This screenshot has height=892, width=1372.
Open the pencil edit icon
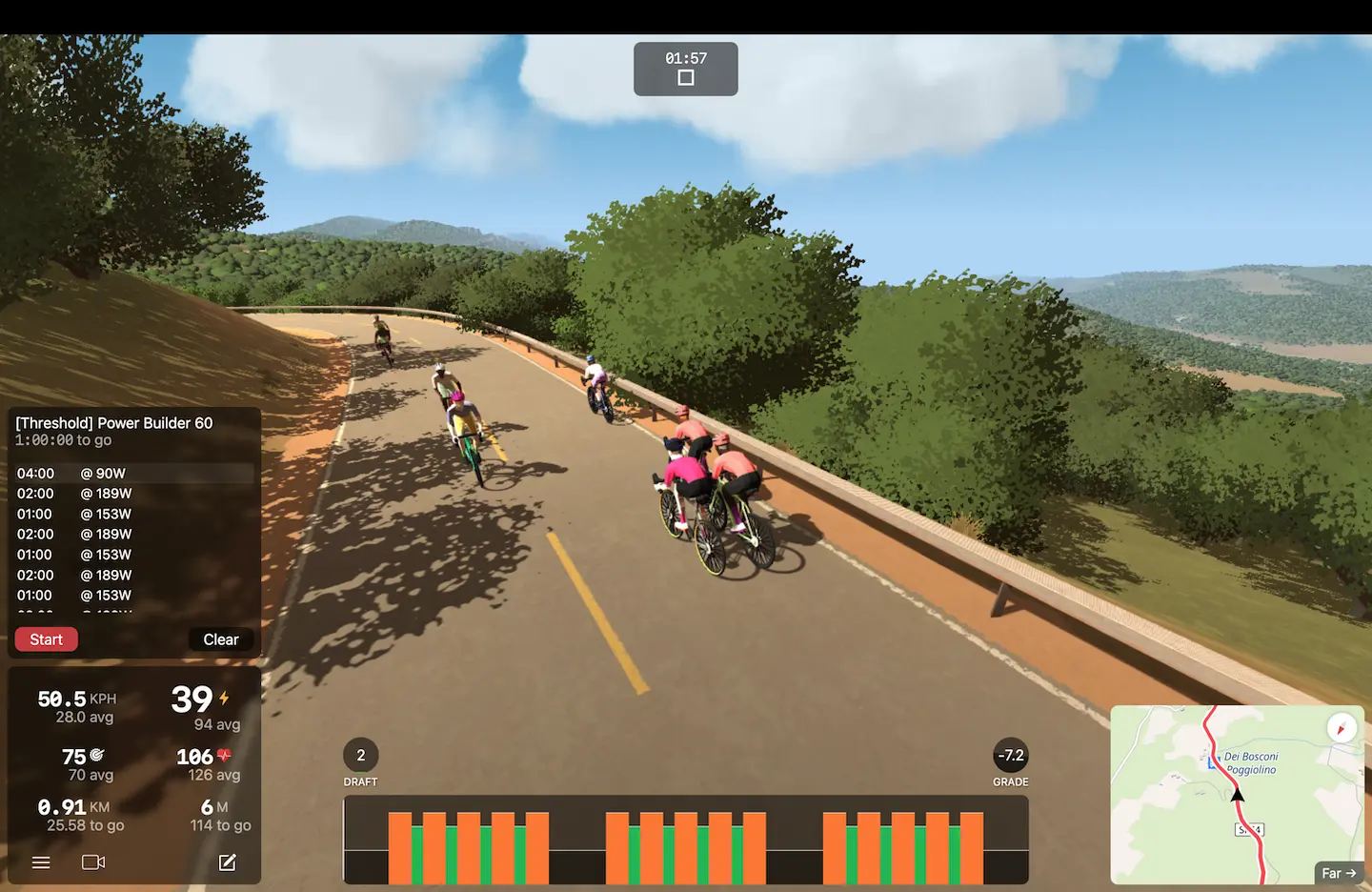228,862
